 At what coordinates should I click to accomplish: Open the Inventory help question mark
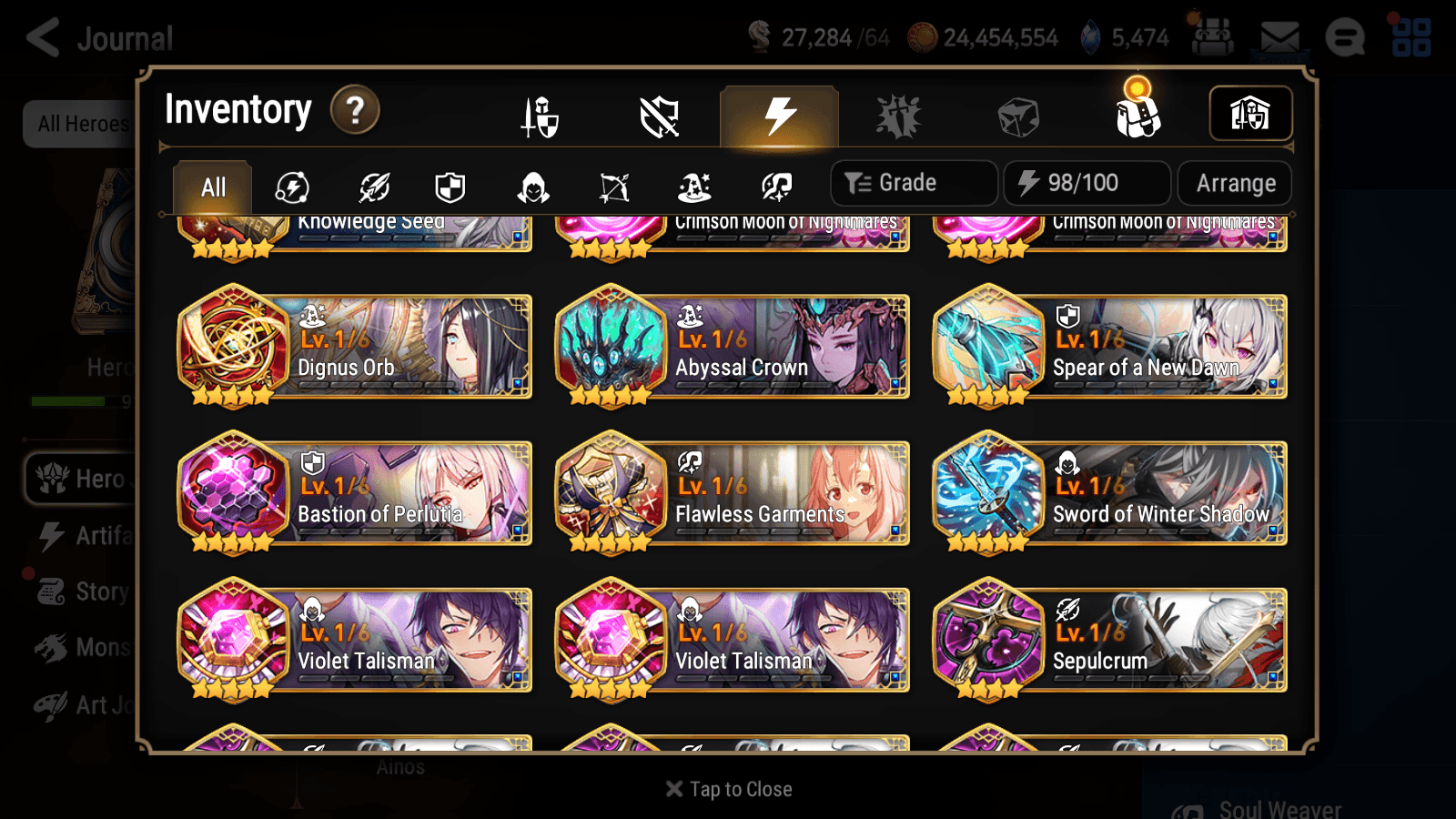pos(354,110)
